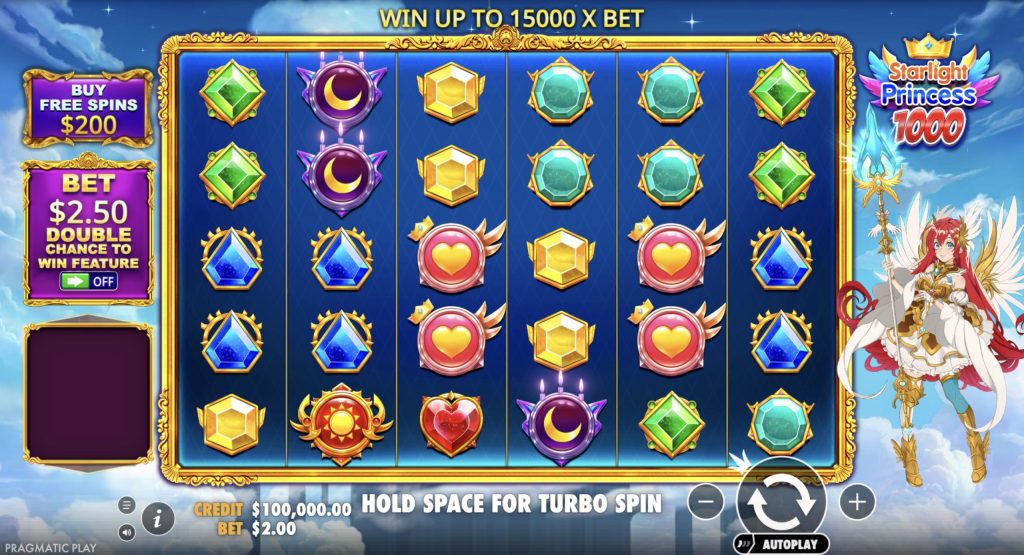Open the Autoplay options
The width and height of the screenshot is (1024, 555).
click(781, 545)
